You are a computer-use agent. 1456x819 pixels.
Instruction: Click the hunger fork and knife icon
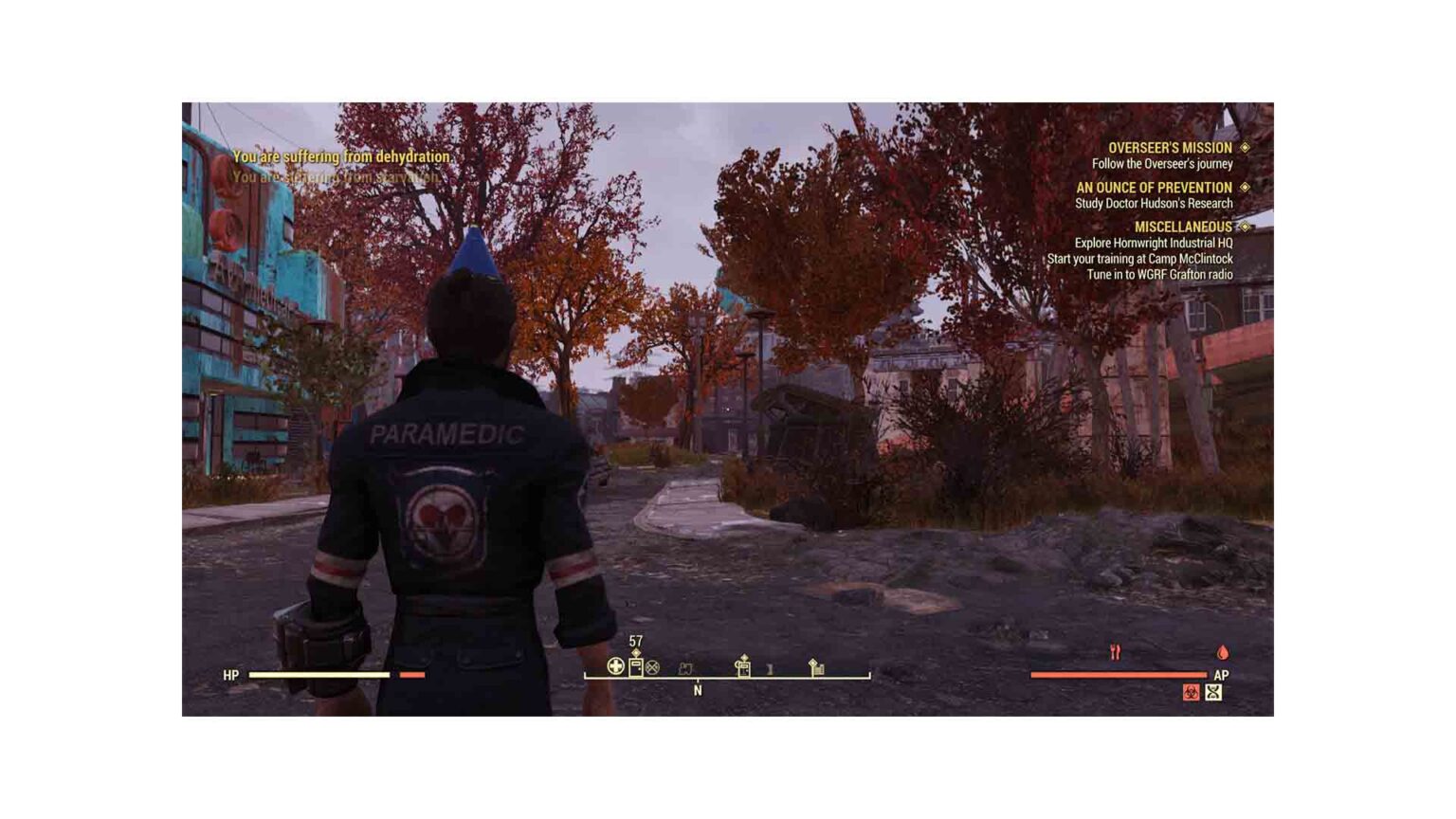(x=1115, y=652)
